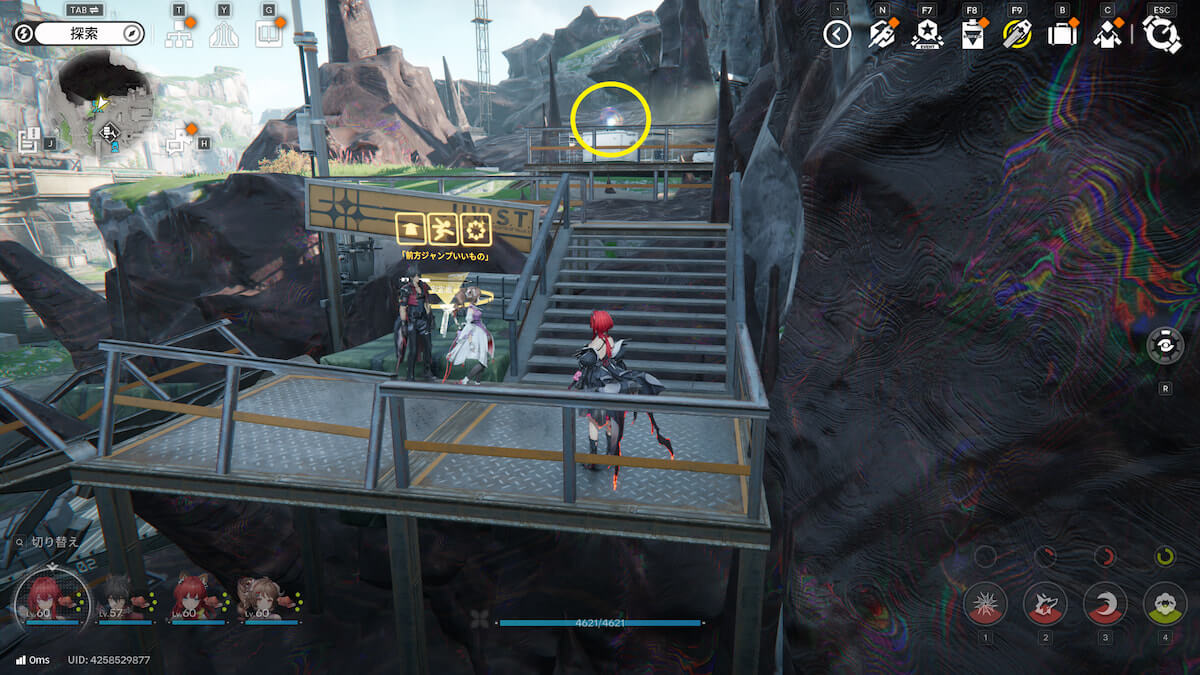Activate the third skill with the crescent icon

point(1105,604)
